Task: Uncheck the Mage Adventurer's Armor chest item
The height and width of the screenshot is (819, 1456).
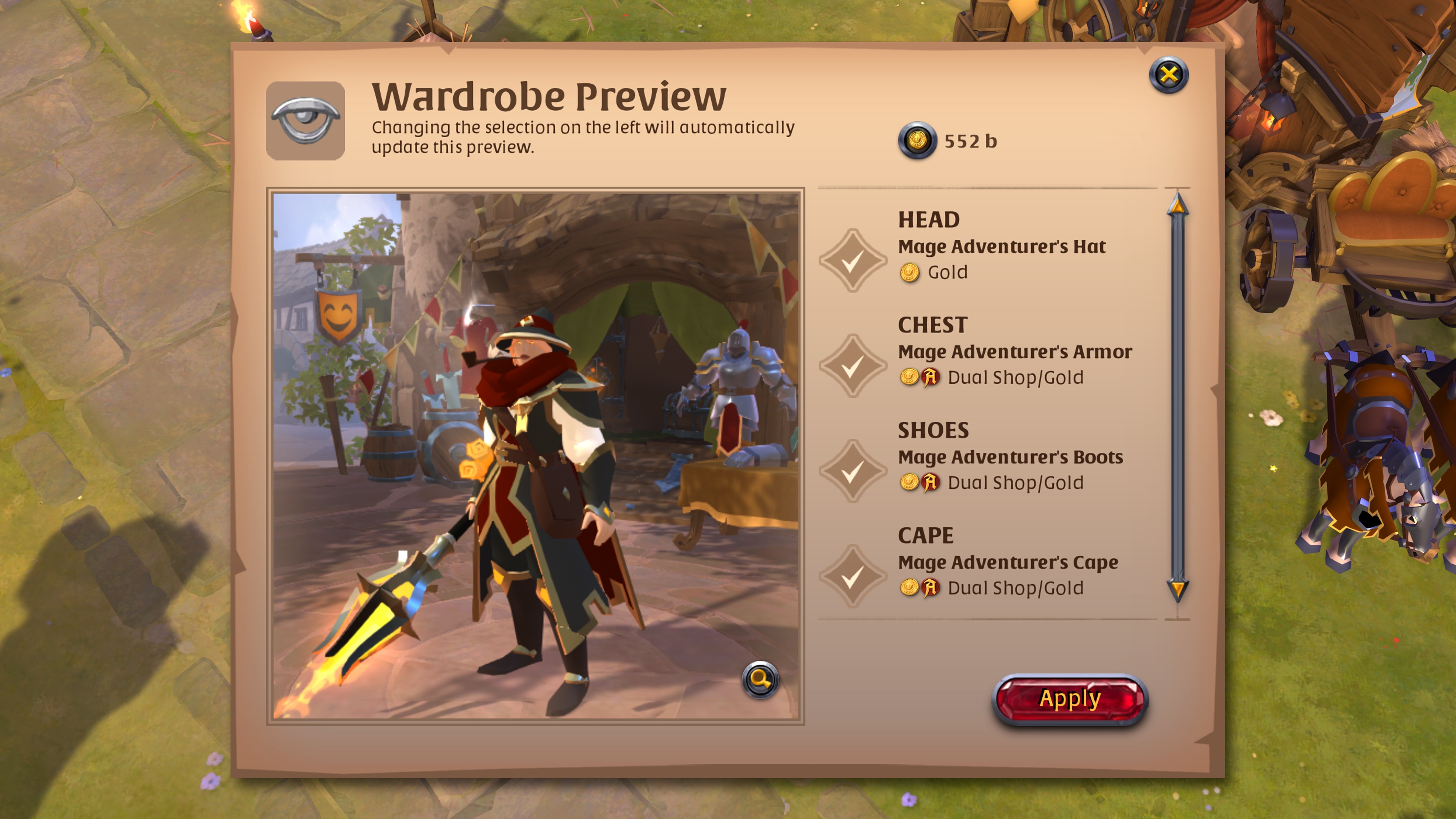Action: coord(852,366)
